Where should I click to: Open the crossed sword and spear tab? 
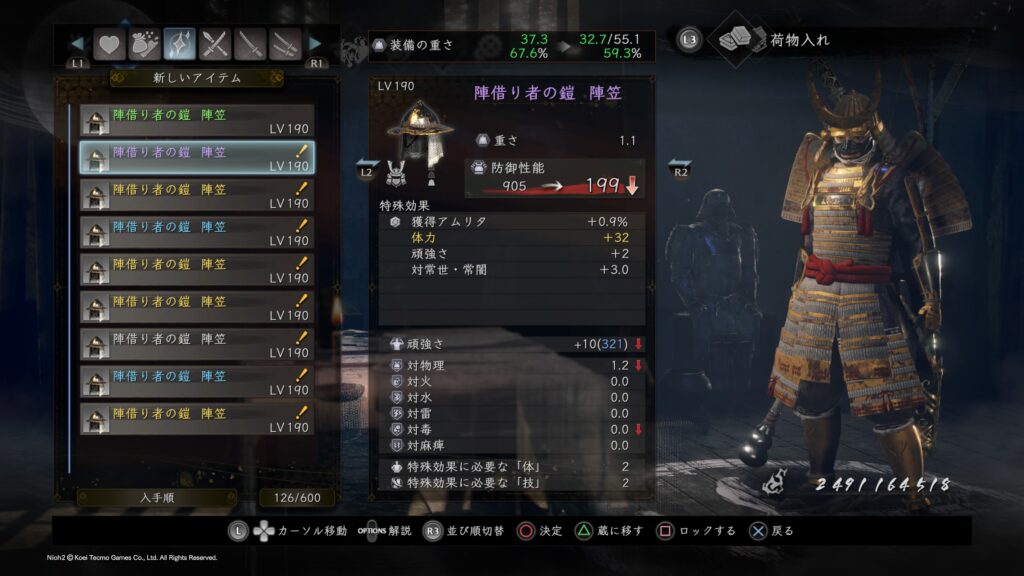pos(216,44)
